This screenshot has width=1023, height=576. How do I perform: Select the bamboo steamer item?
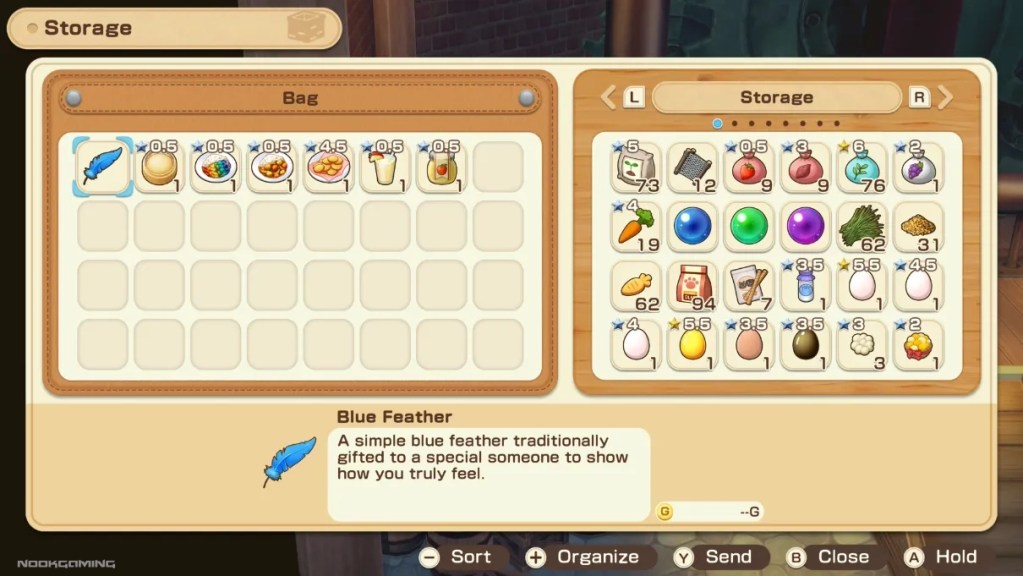click(159, 167)
